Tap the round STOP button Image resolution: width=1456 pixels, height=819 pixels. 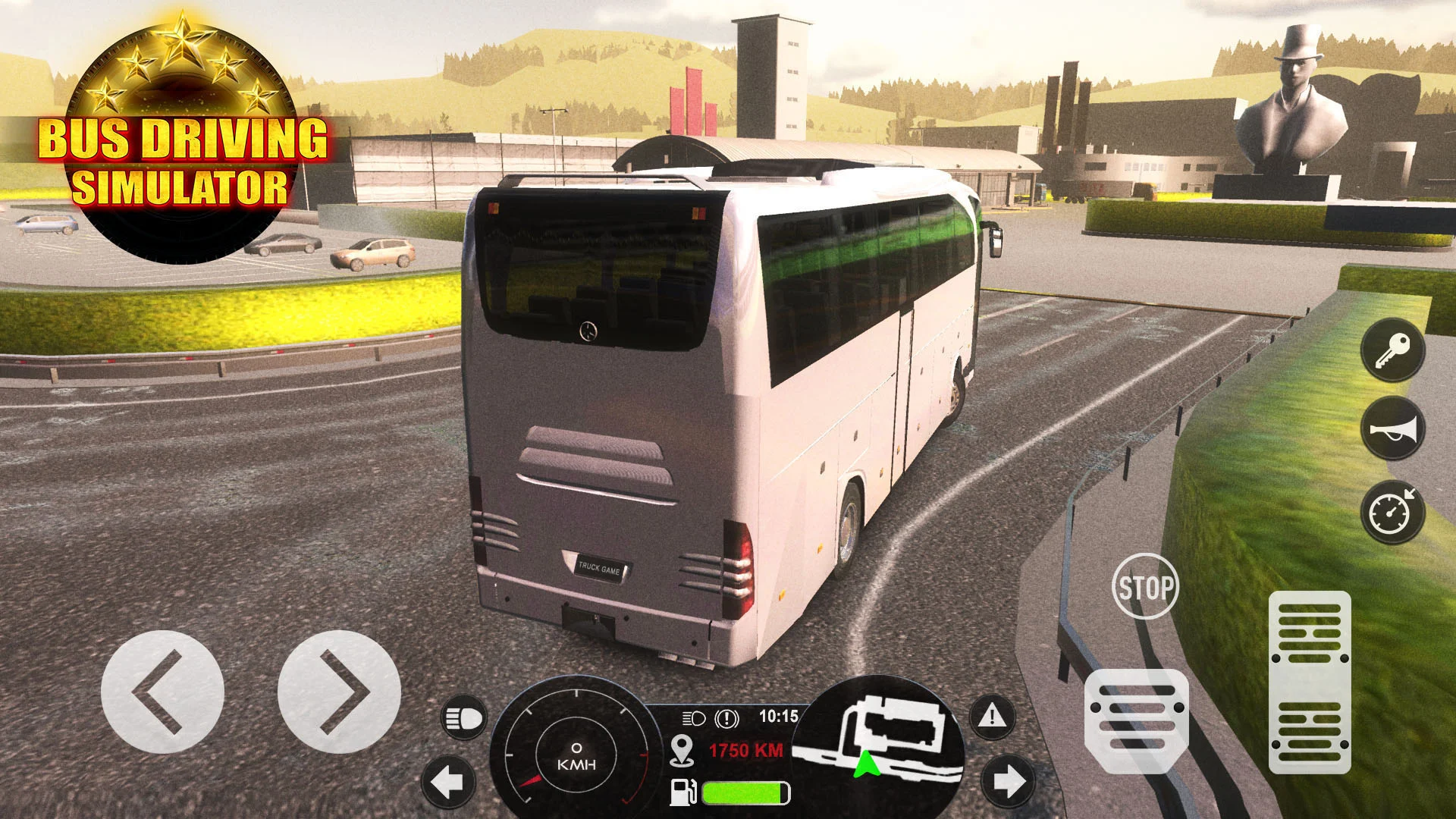(1145, 586)
